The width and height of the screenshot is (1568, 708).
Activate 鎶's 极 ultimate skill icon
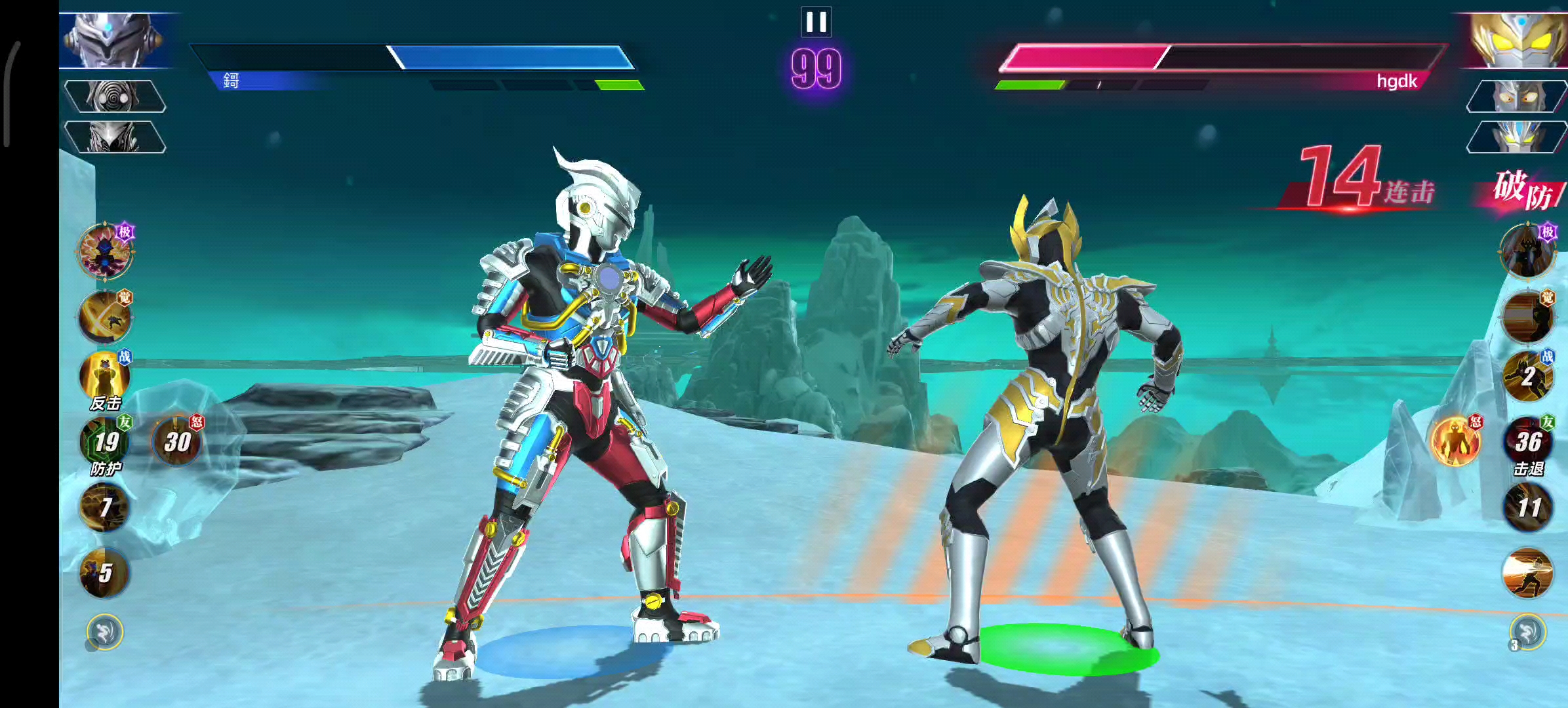coord(105,250)
